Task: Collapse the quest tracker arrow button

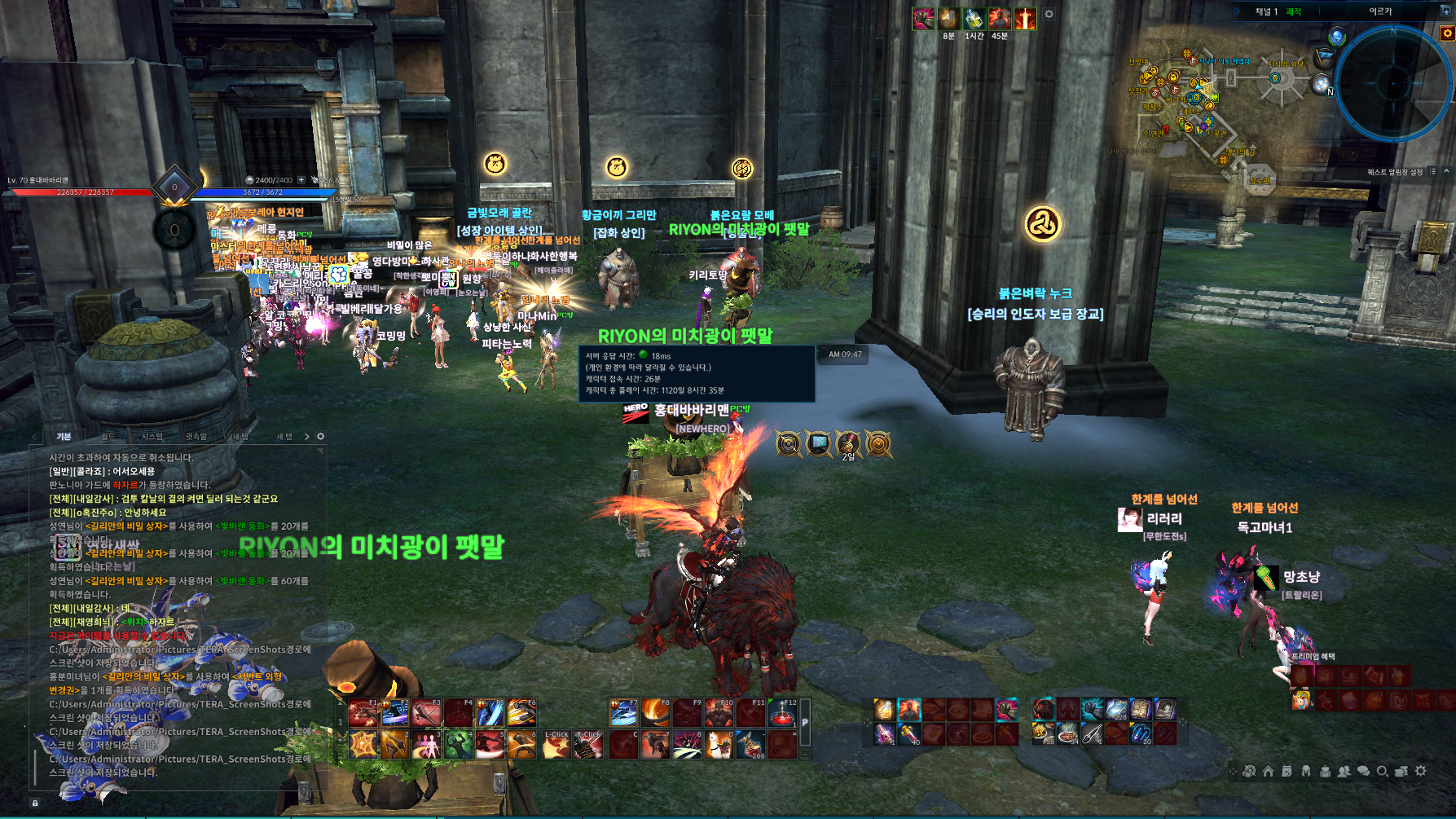Action: coord(1447,172)
